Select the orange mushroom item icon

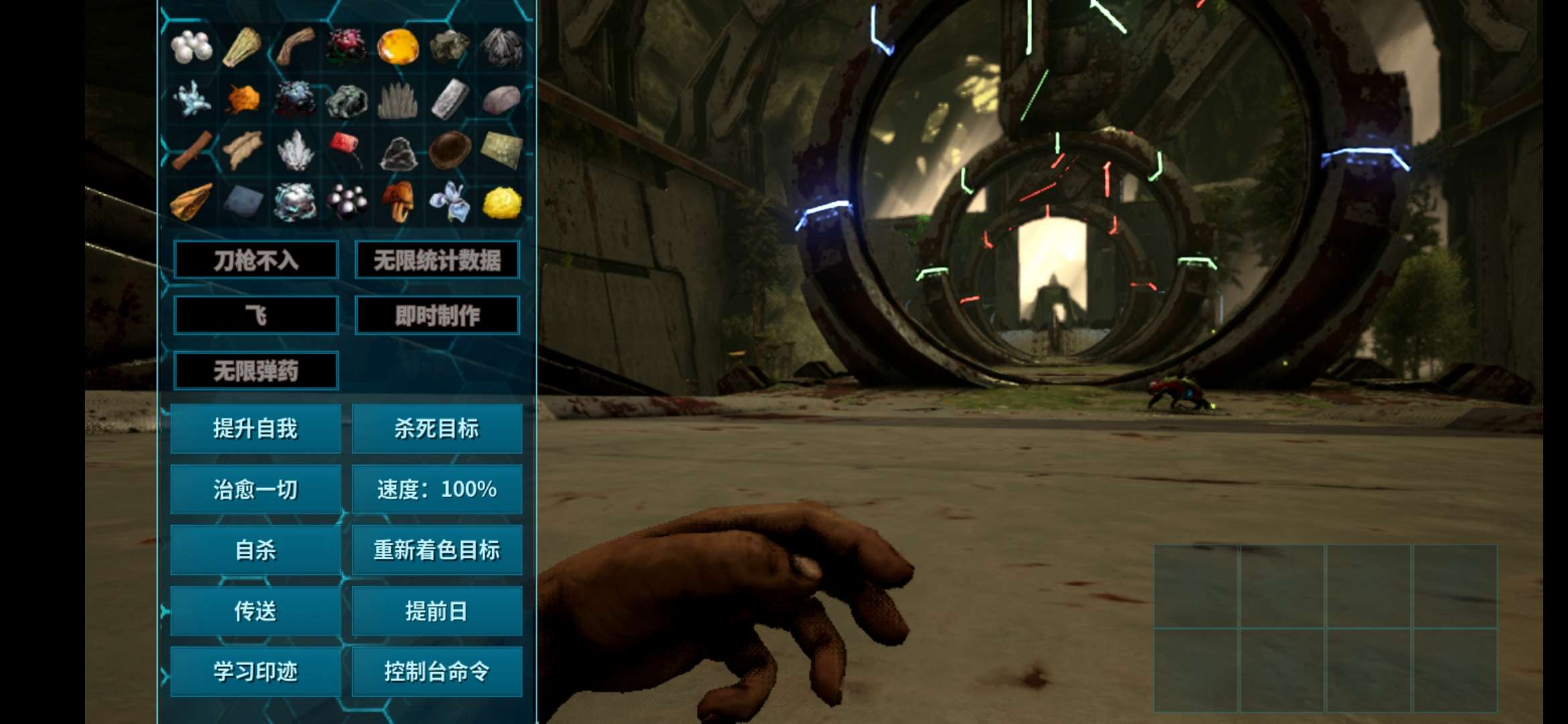(x=398, y=201)
